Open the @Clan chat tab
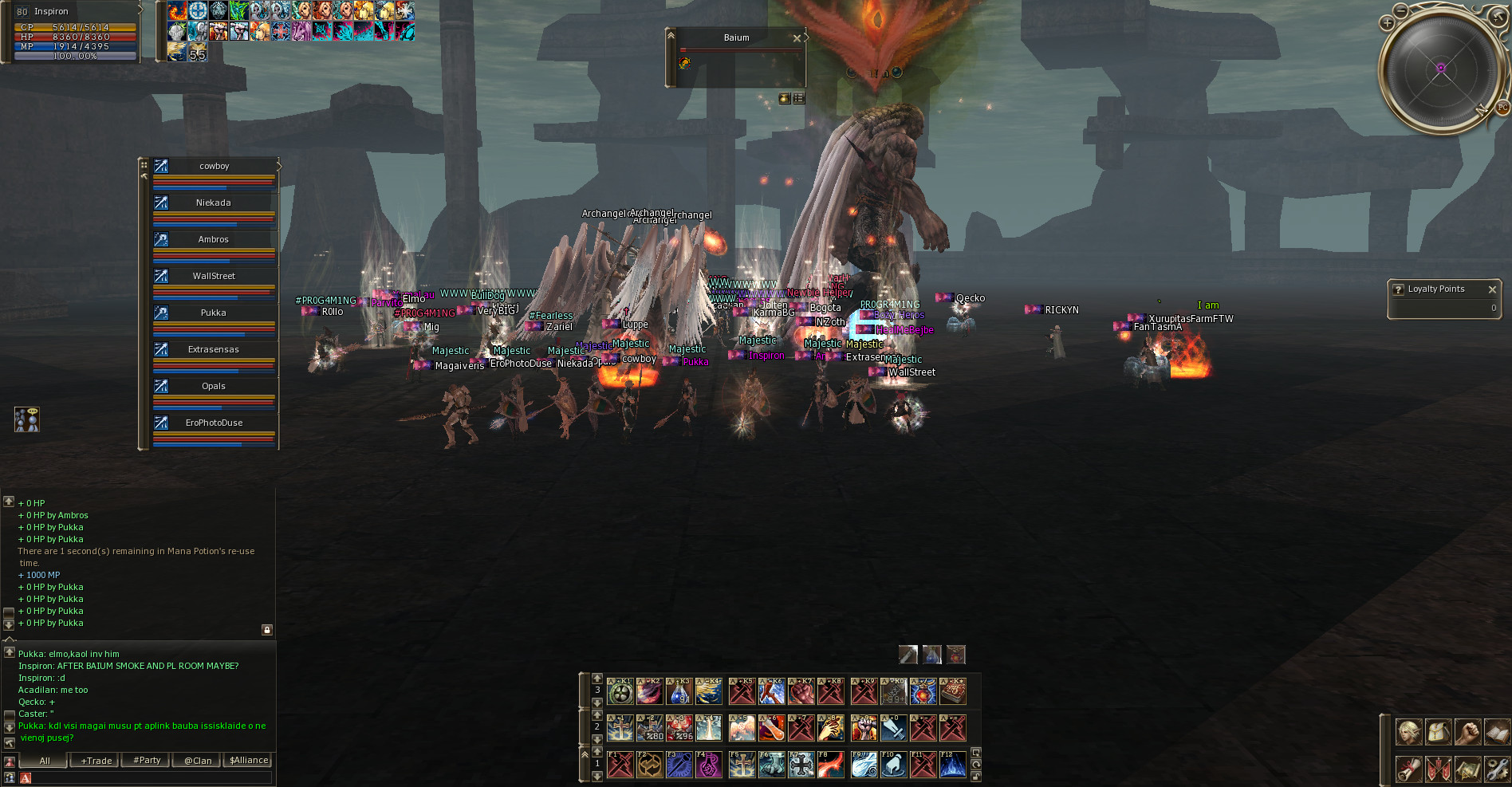Viewport: 1512px width, 787px height. coord(198,761)
